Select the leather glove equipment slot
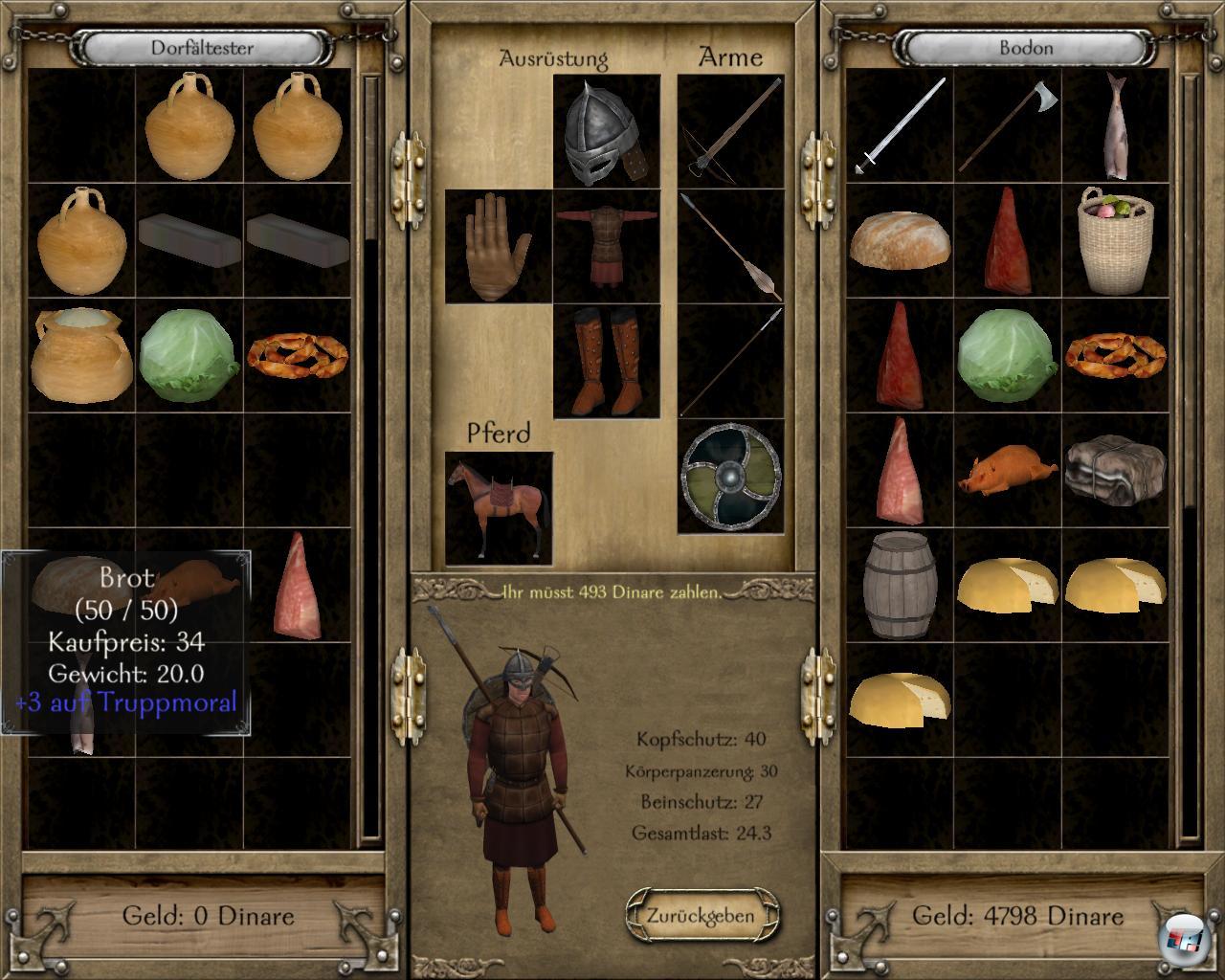 (x=498, y=246)
